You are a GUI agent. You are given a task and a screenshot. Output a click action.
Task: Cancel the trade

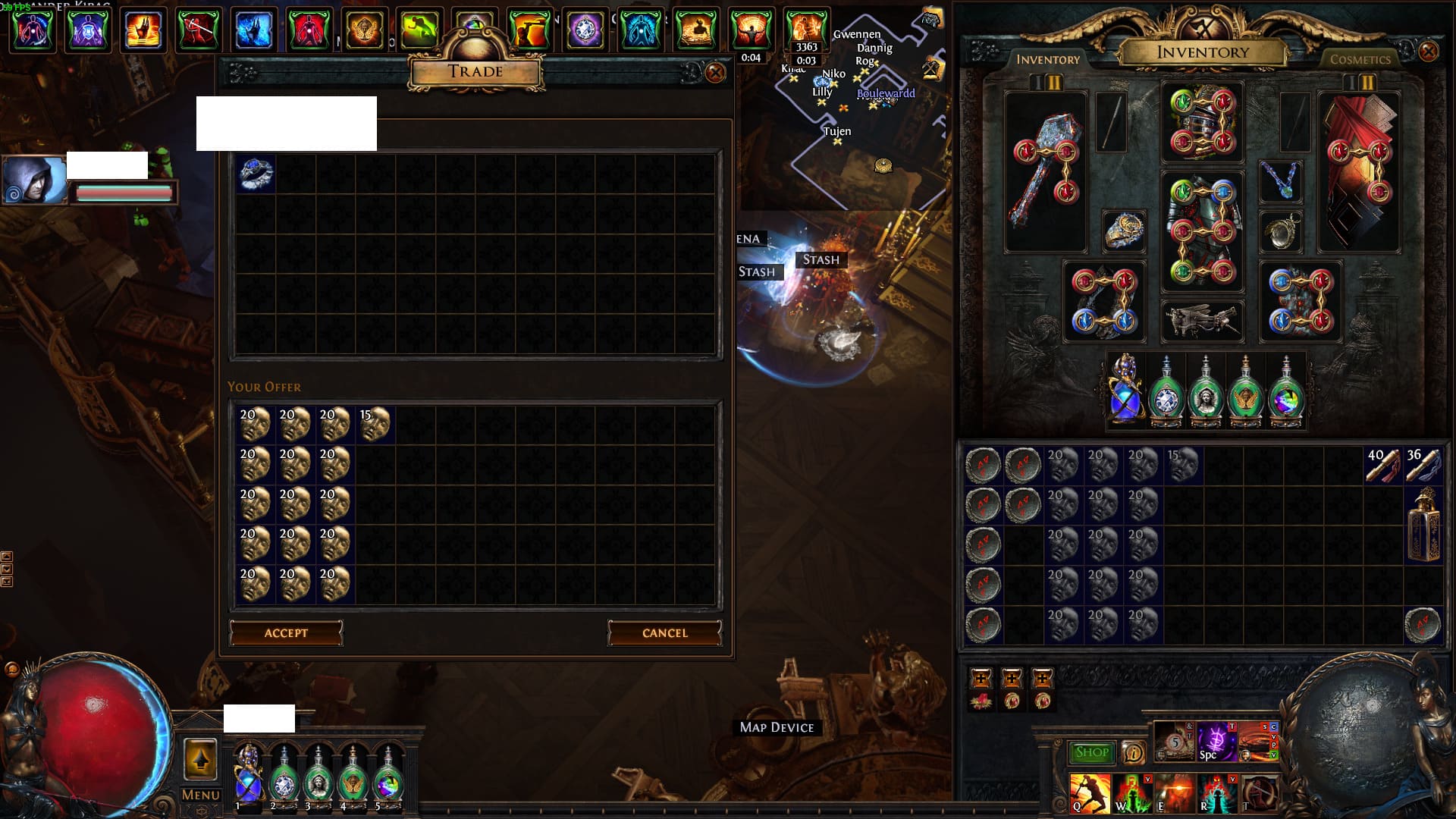664,633
